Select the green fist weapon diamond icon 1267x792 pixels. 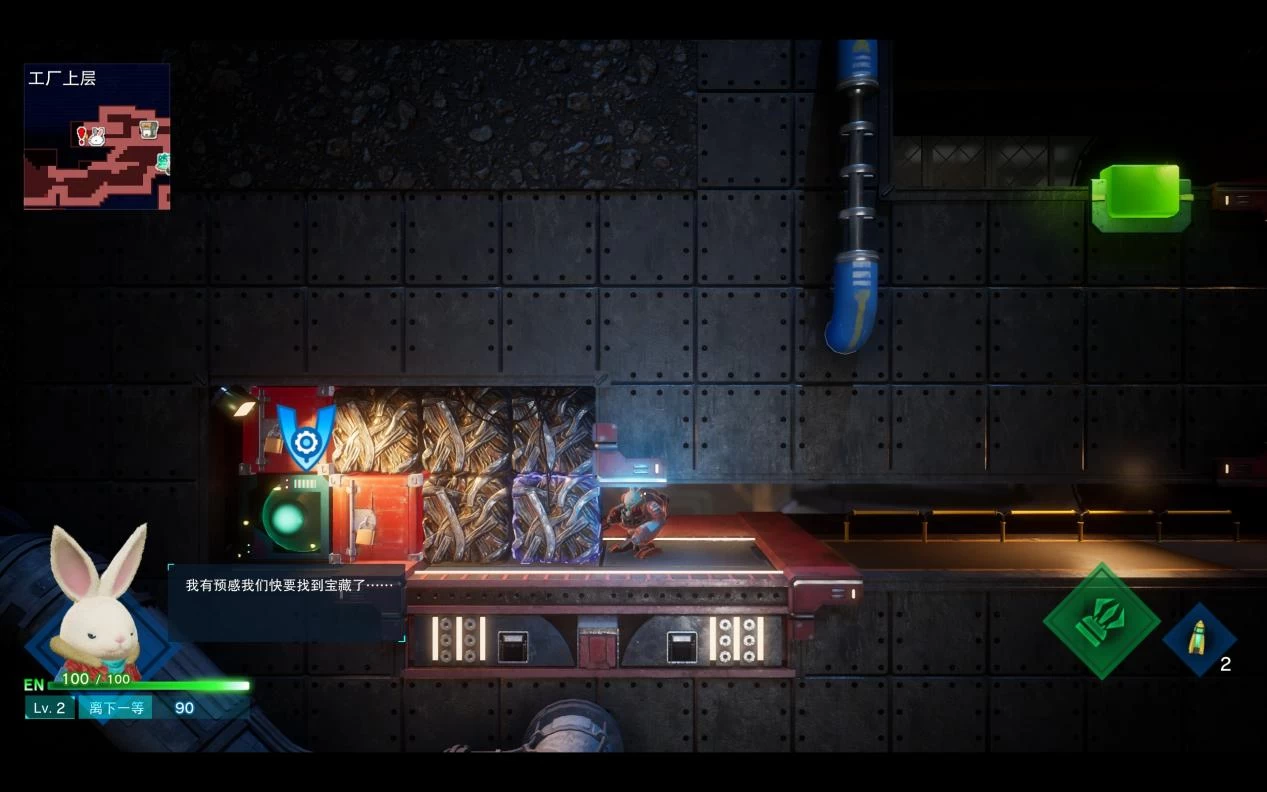tap(1102, 621)
